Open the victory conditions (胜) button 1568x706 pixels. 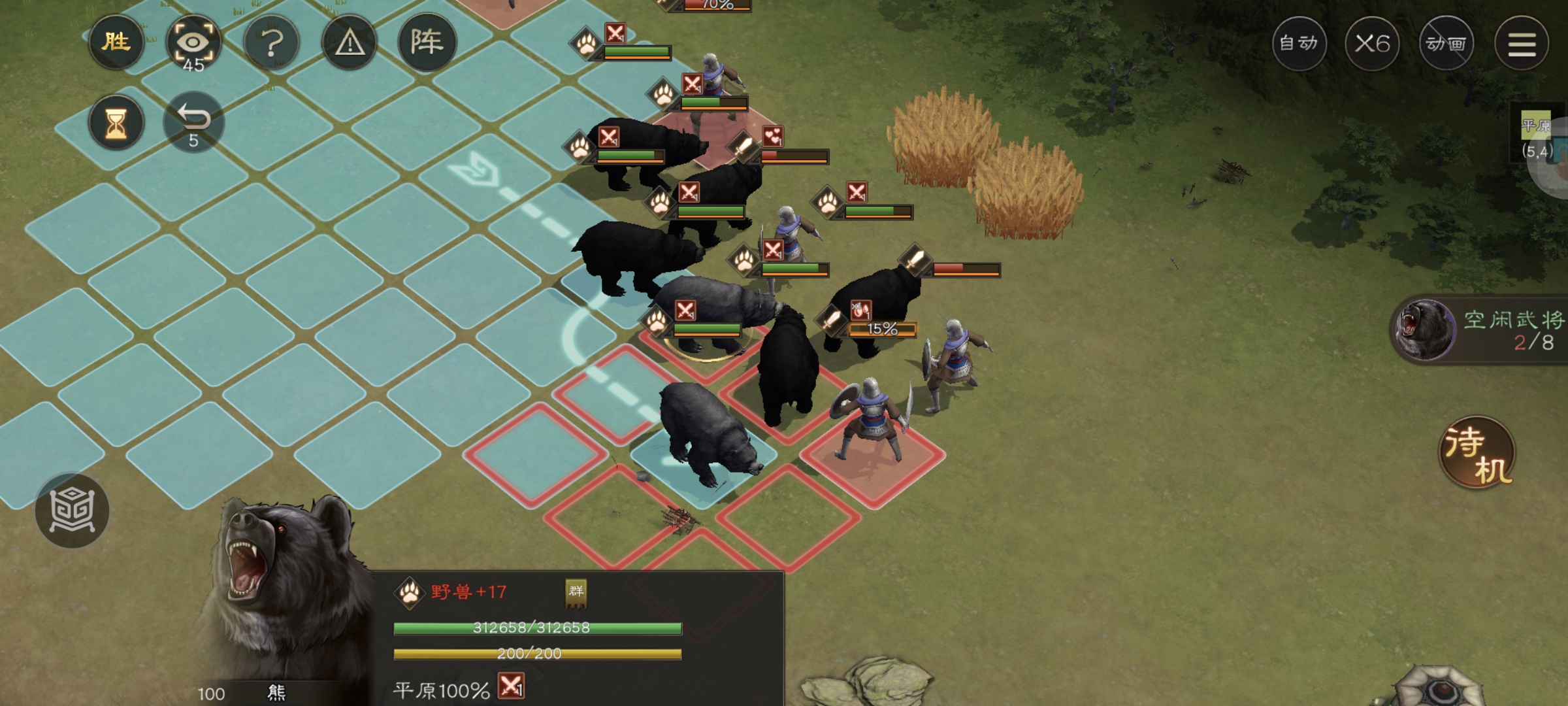click(x=116, y=42)
